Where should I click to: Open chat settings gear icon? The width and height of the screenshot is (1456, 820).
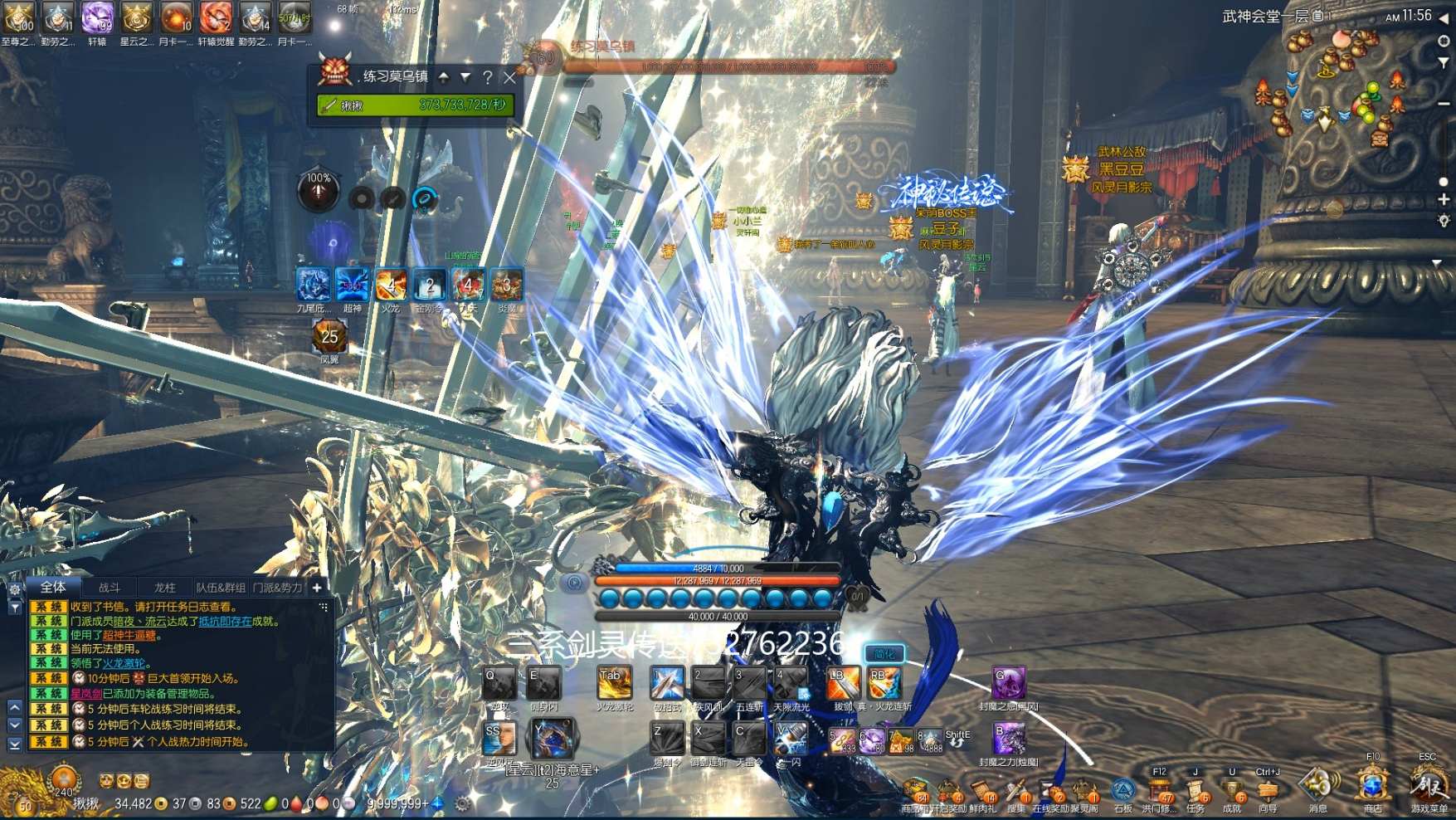pyautogui.click(x=14, y=589)
